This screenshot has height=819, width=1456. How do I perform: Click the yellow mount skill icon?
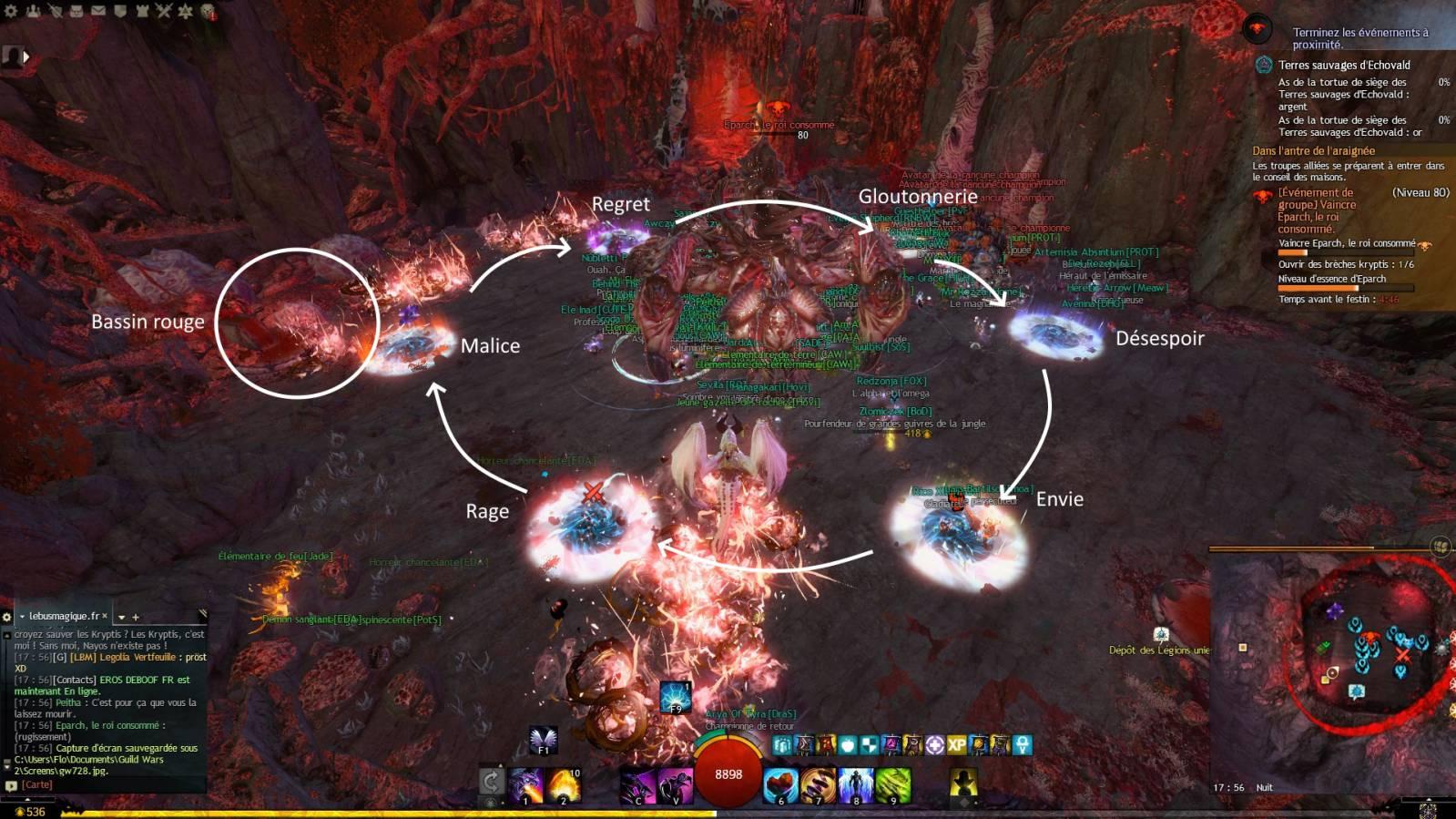click(963, 783)
